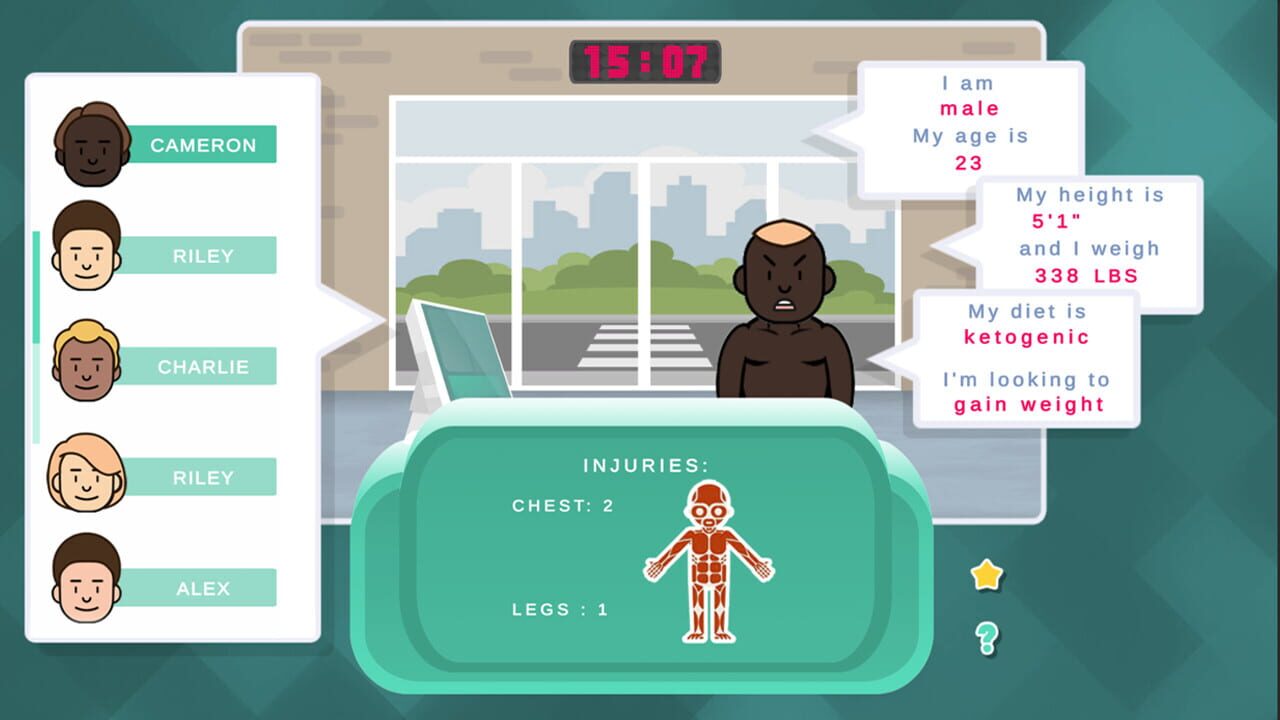Select the first Riley's avatar portrait

[88, 255]
